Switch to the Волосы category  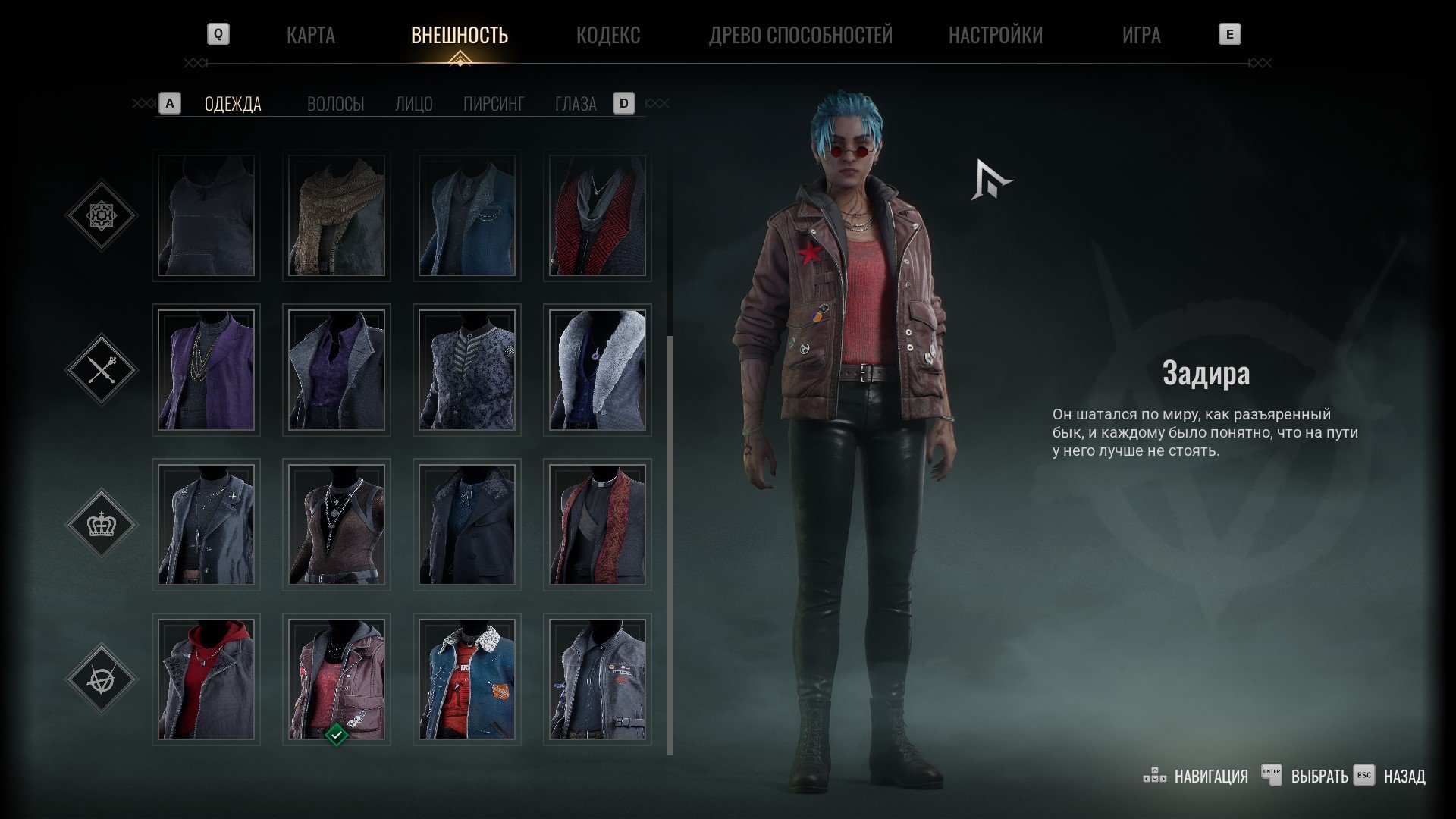(335, 104)
